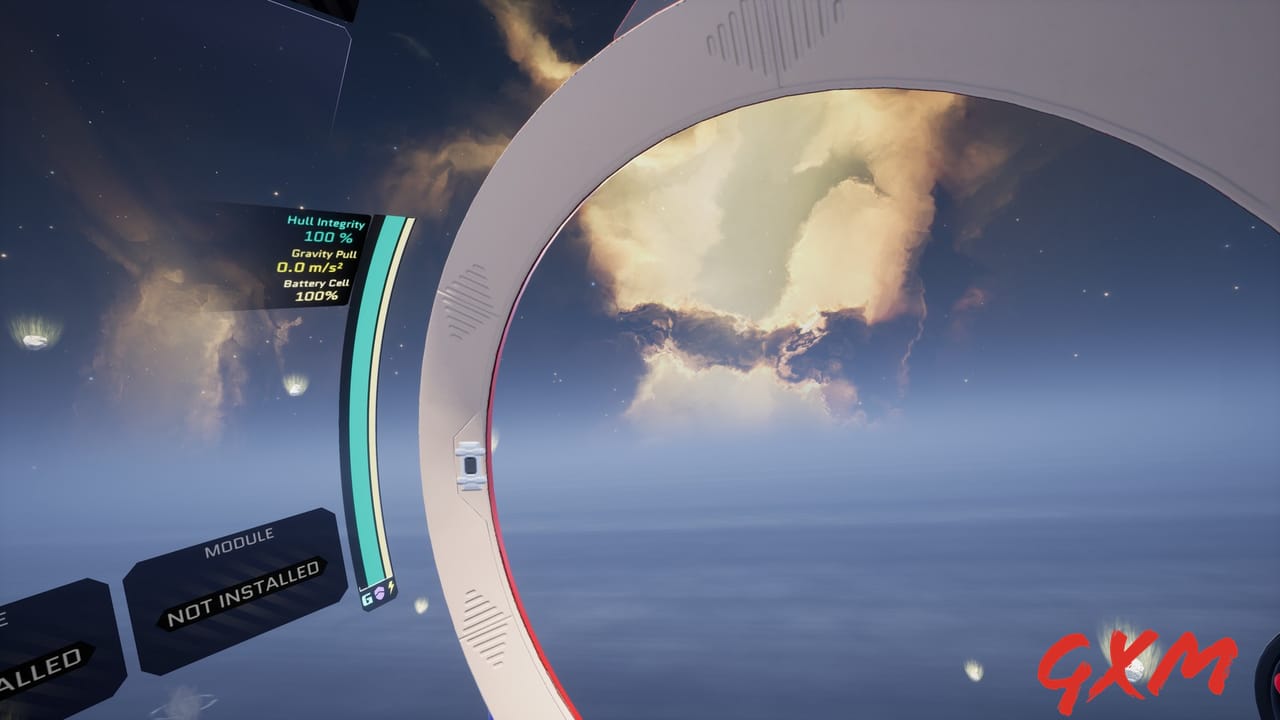This screenshot has width=1280, height=720.
Task: Open the Battery Cell status icon
Action: pyautogui.click(x=316, y=284)
